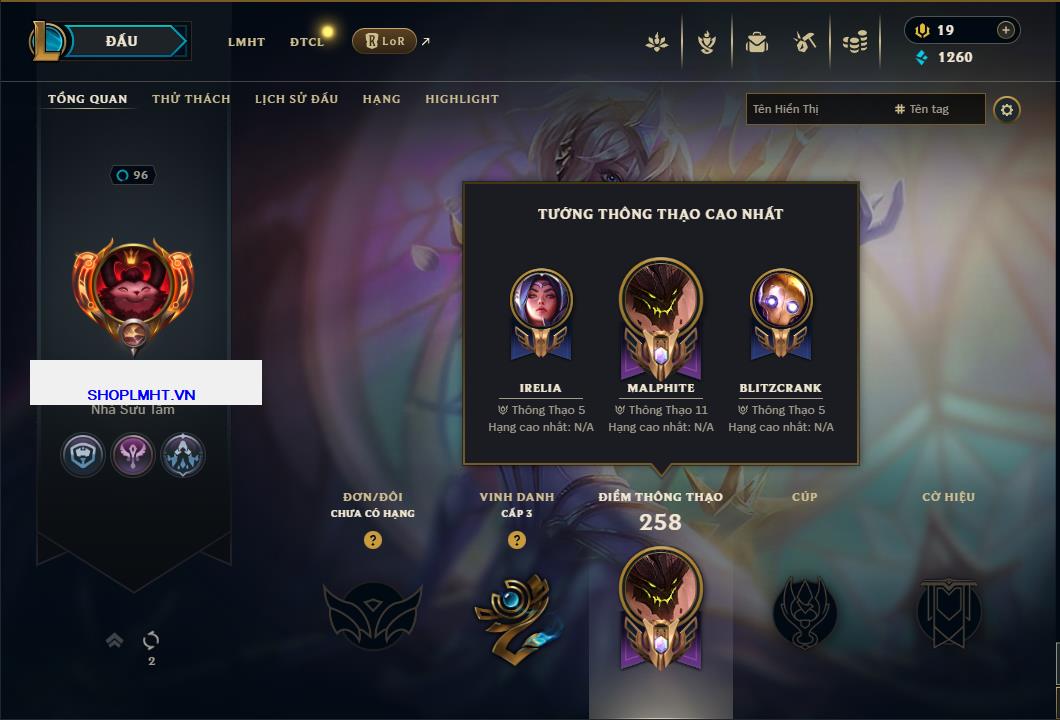Screen dimensions: 1060x720
Task: Open the store coins icon
Action: (854, 42)
